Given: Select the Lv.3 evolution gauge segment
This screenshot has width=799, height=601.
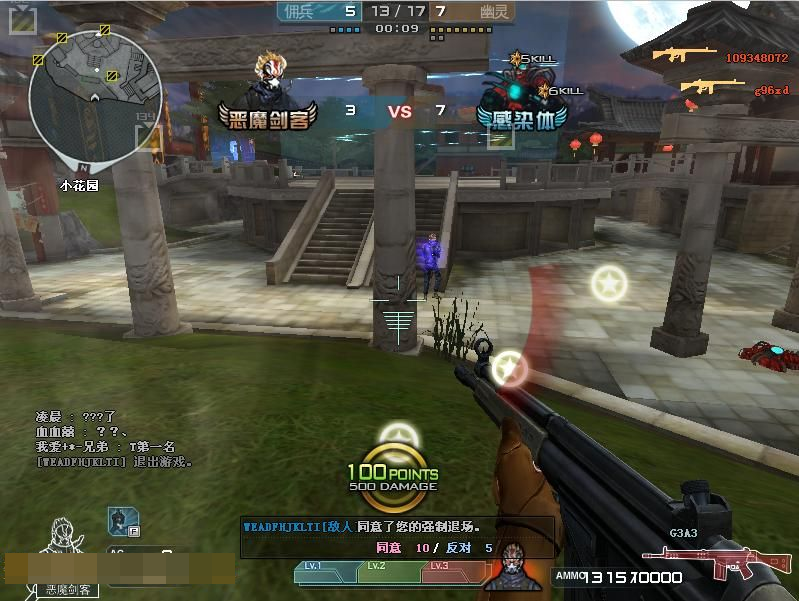Looking at the screenshot, I should (x=448, y=572).
